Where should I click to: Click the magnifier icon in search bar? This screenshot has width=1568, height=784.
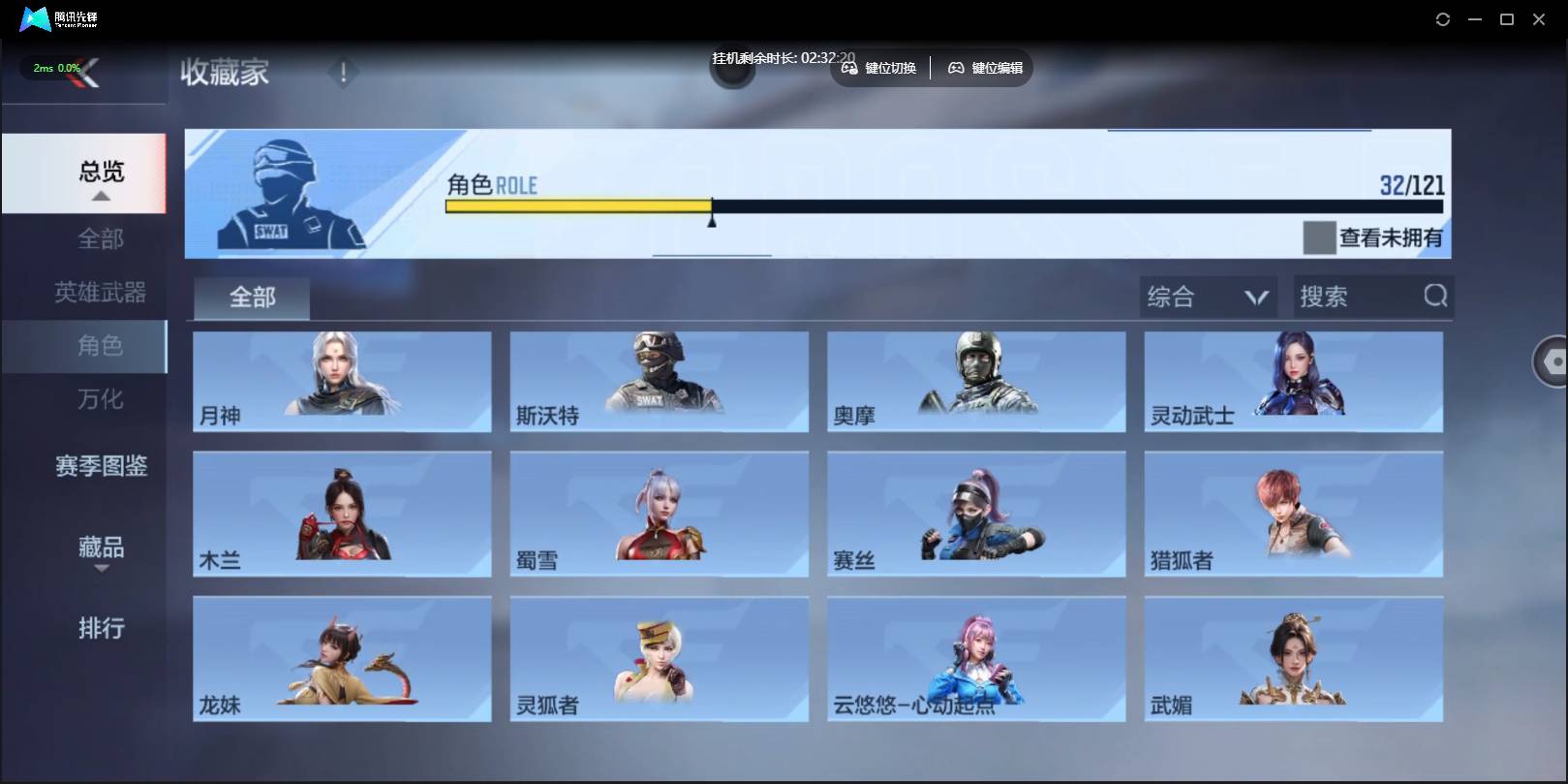point(1437,297)
